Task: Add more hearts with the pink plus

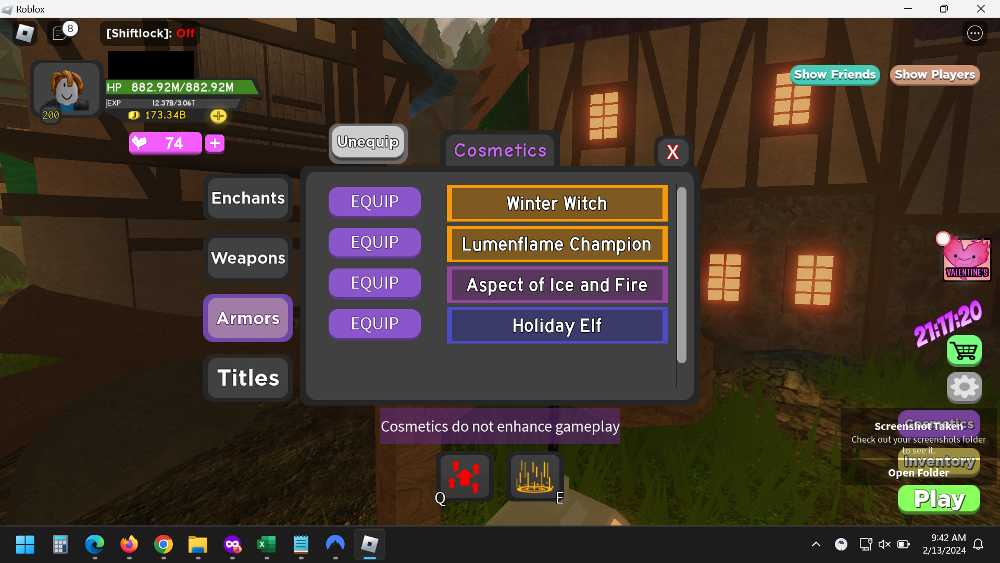Action: coord(214,143)
